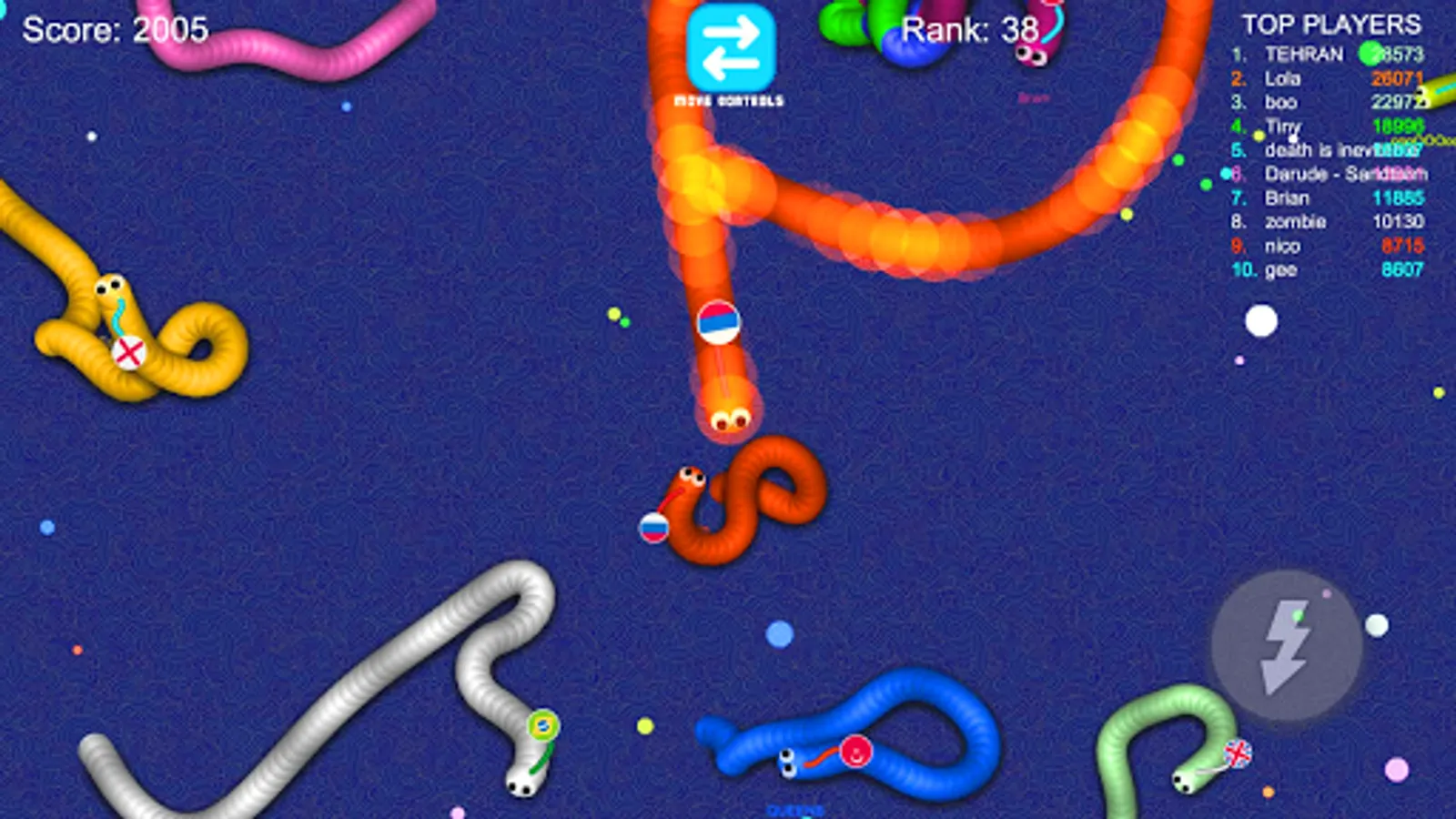Click the yellow smiley badge on the white snake
Viewport: 1456px width, 819px height.
coord(541,723)
